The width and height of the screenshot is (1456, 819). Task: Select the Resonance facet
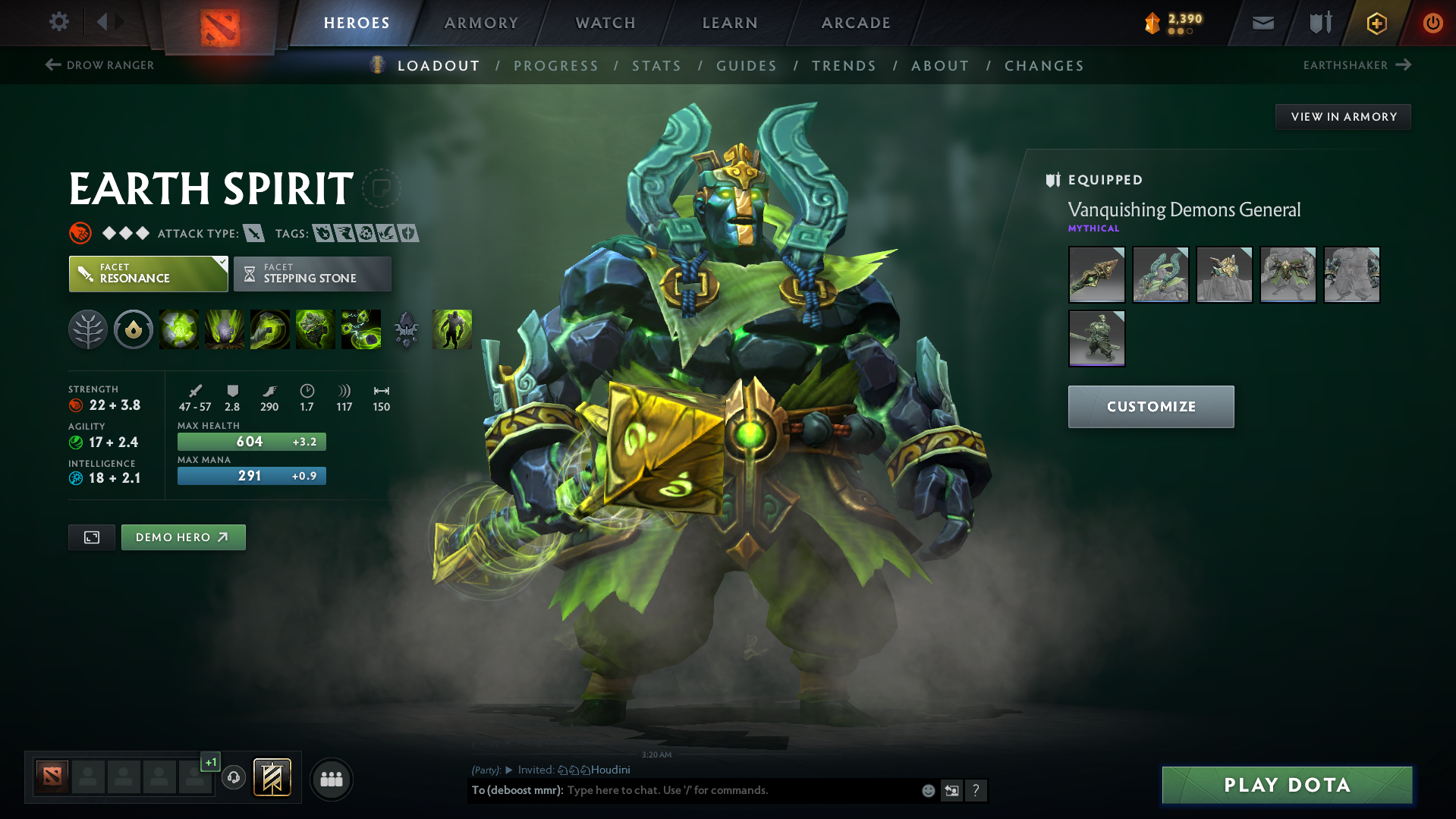click(148, 273)
